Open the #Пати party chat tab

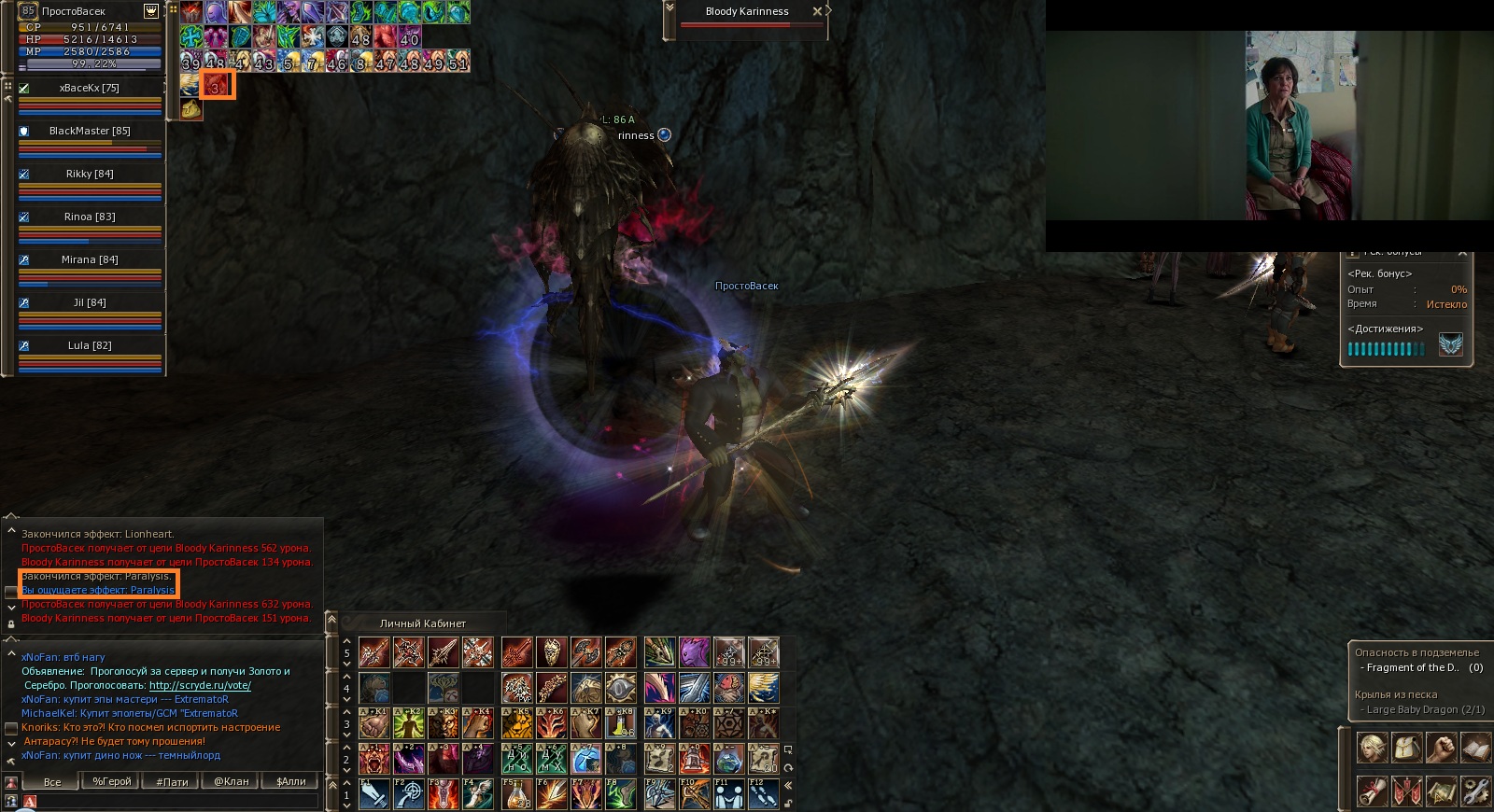tap(172, 782)
